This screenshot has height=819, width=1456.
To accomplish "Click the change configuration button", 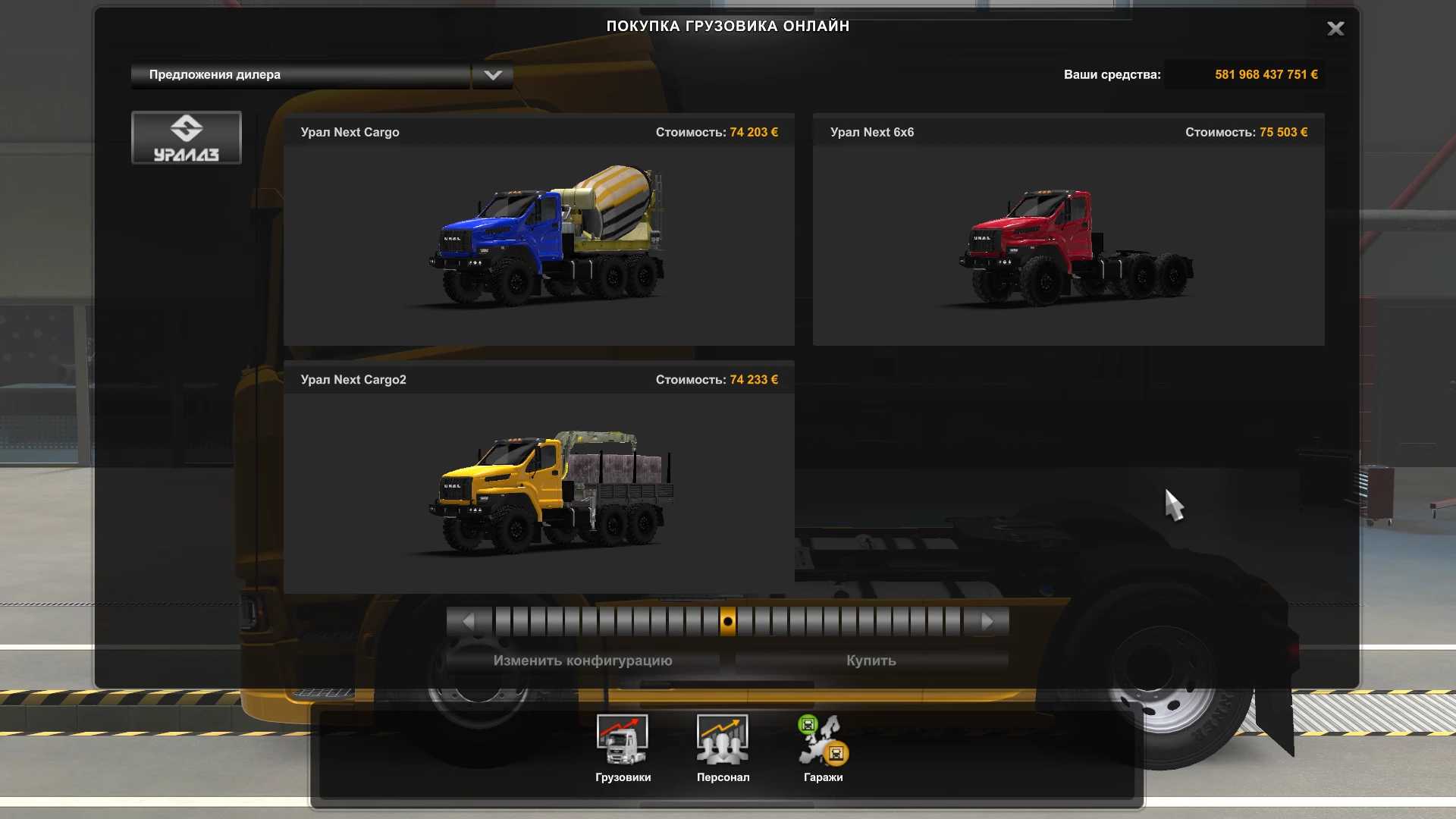I will (582, 661).
